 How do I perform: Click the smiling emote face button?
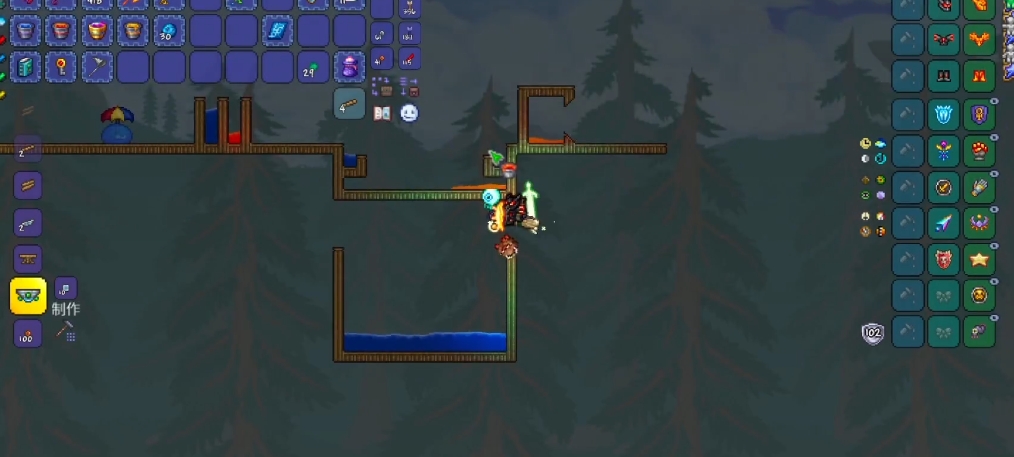(409, 113)
